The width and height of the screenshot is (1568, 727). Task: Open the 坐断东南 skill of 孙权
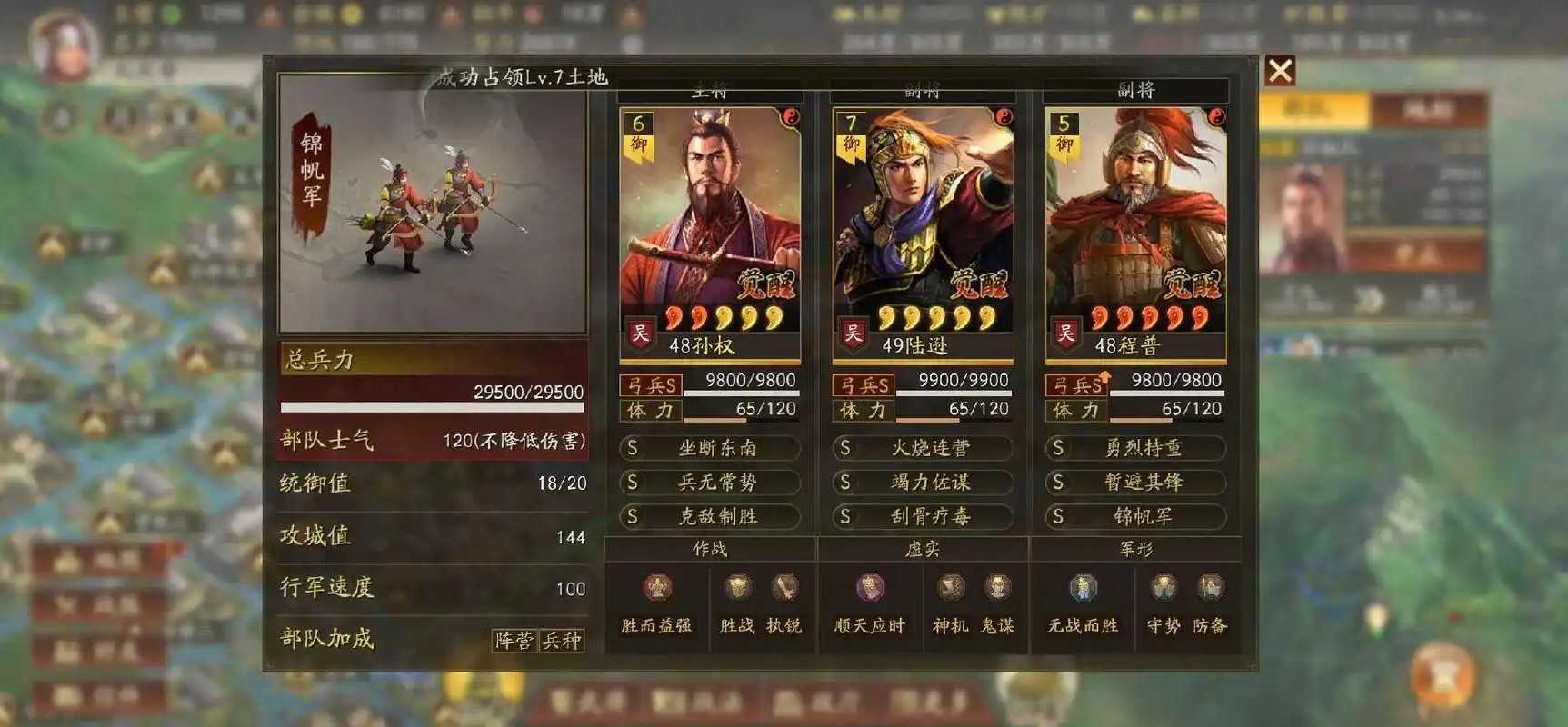pyautogui.click(x=711, y=448)
